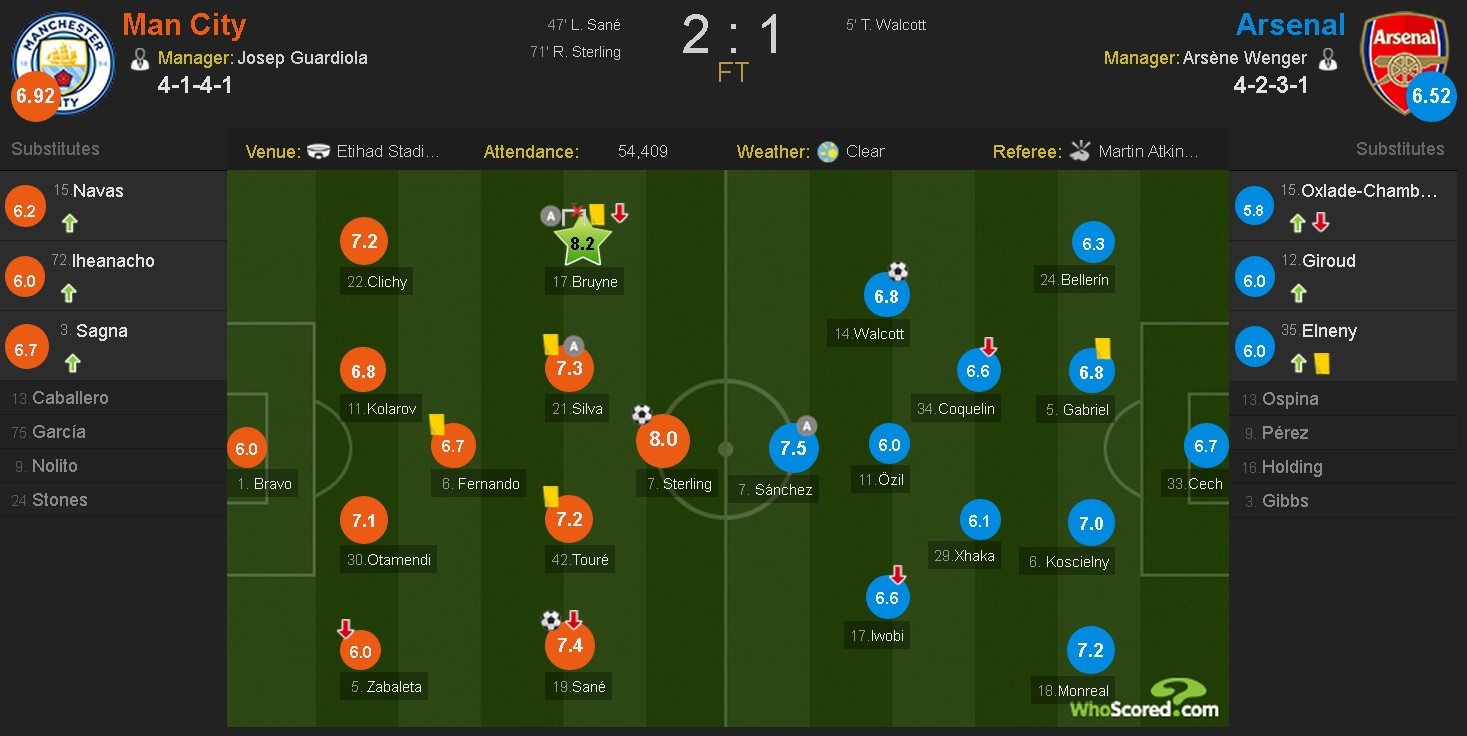Open the Man City Substitutes panel header
This screenshot has height=736, width=1467.
(x=55, y=148)
